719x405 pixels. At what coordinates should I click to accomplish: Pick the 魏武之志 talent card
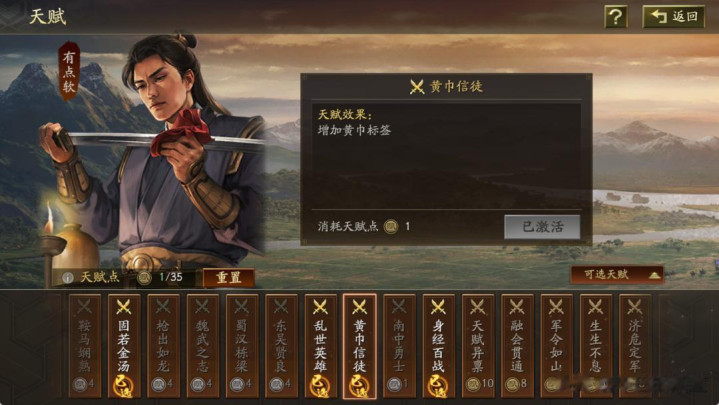pyautogui.click(x=202, y=345)
